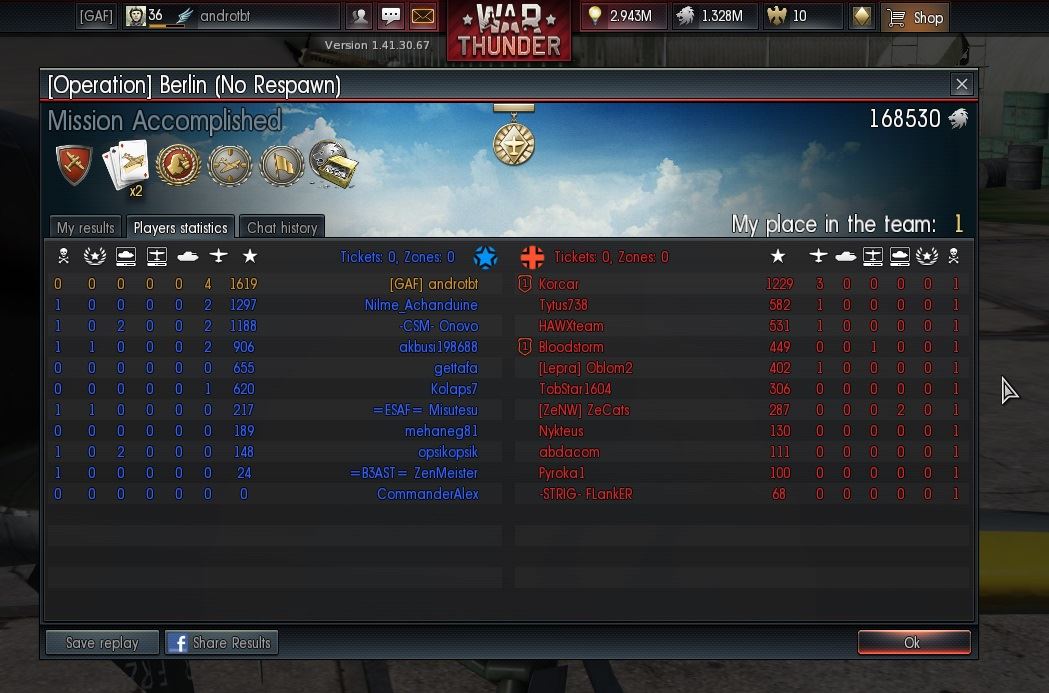1049x693 pixels.
Task: Click the playing cards award icon
Action: [127, 165]
